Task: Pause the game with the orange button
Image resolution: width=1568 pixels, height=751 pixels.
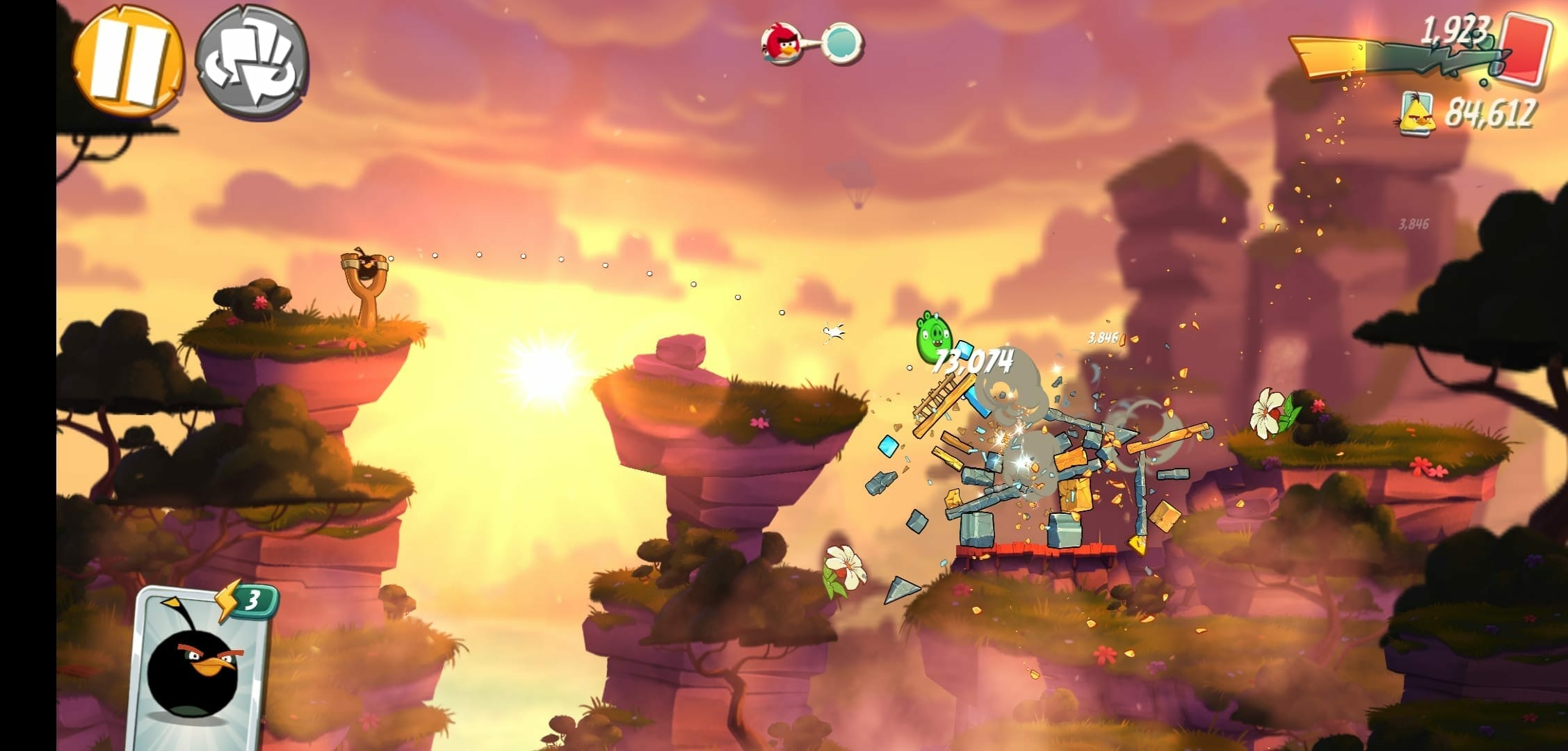Action: (x=129, y=60)
